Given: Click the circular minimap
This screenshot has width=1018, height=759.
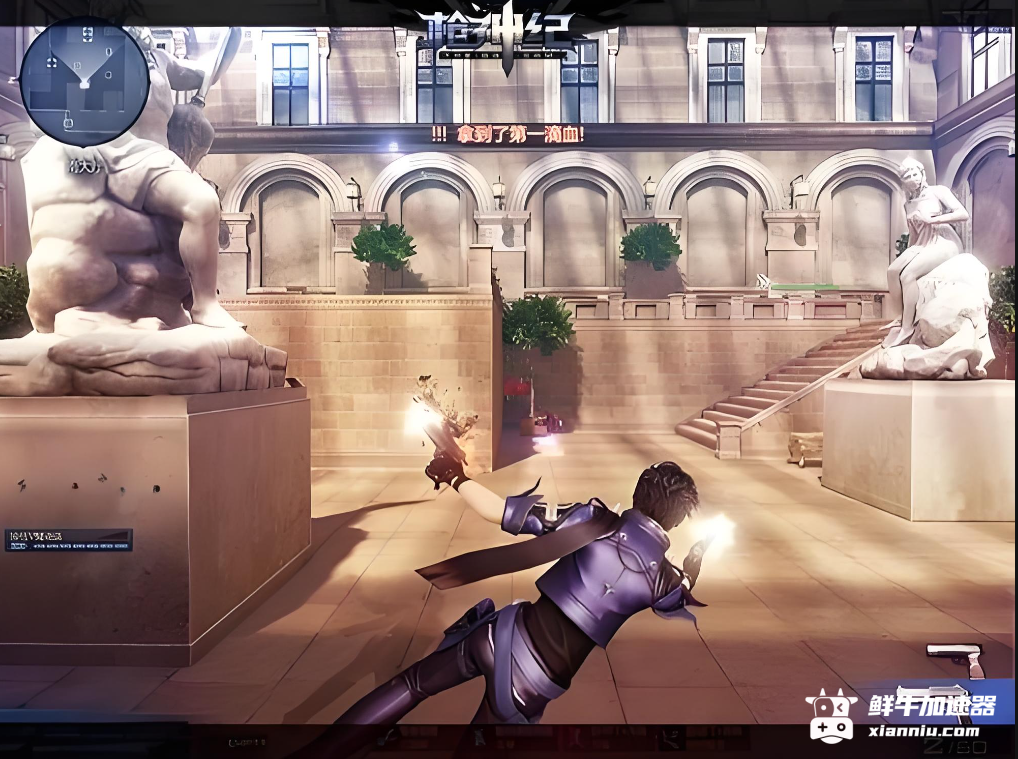Looking at the screenshot, I should tap(84, 82).
